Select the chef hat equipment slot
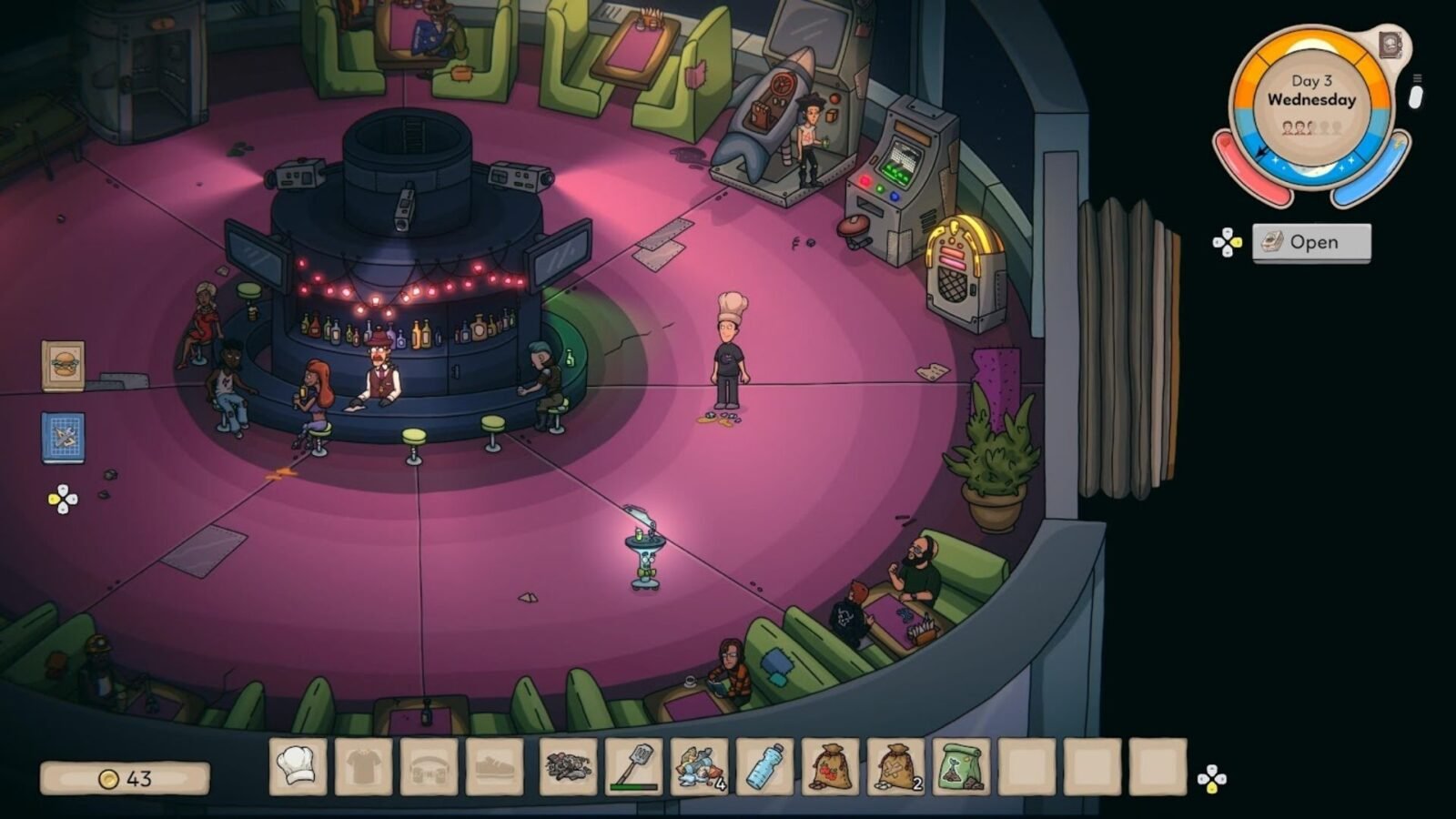Viewport: 1456px width, 819px height. tap(298, 766)
